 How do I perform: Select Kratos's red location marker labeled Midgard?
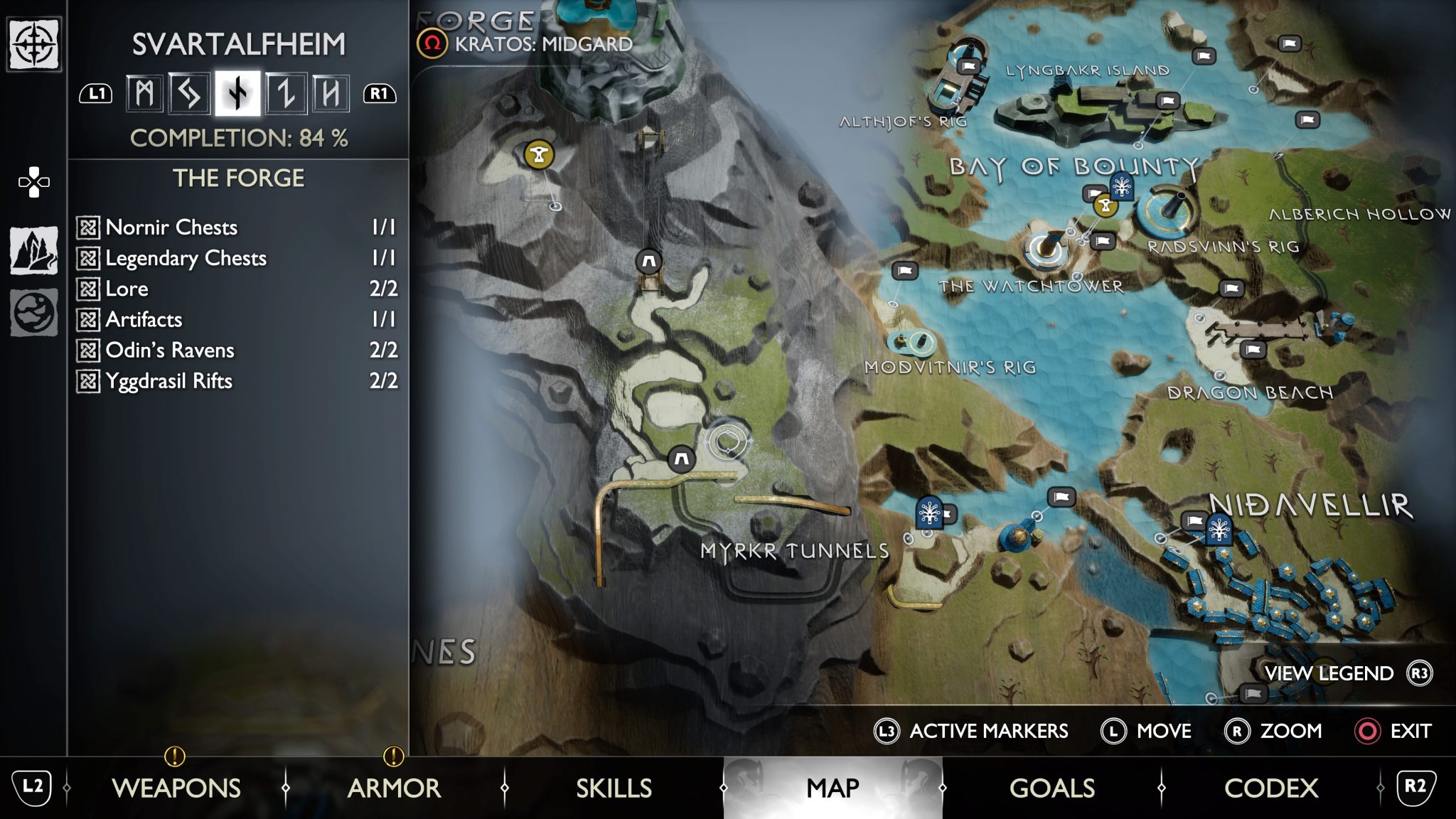(x=432, y=44)
